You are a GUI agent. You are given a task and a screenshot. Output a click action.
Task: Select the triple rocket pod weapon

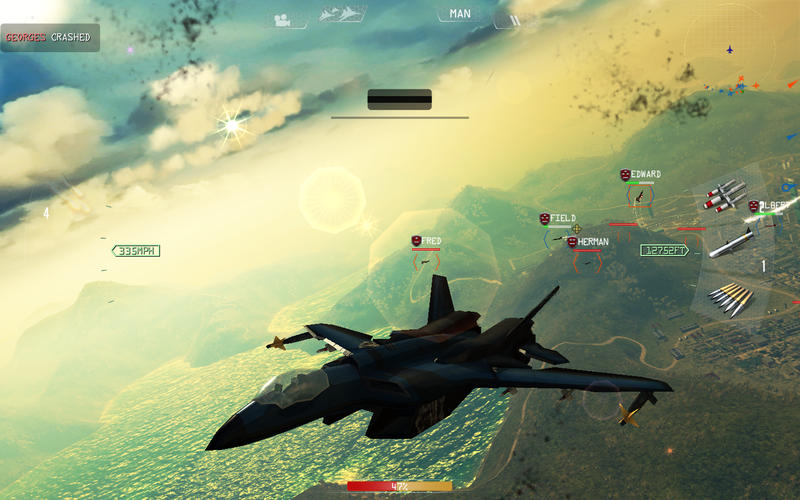[x=725, y=195]
